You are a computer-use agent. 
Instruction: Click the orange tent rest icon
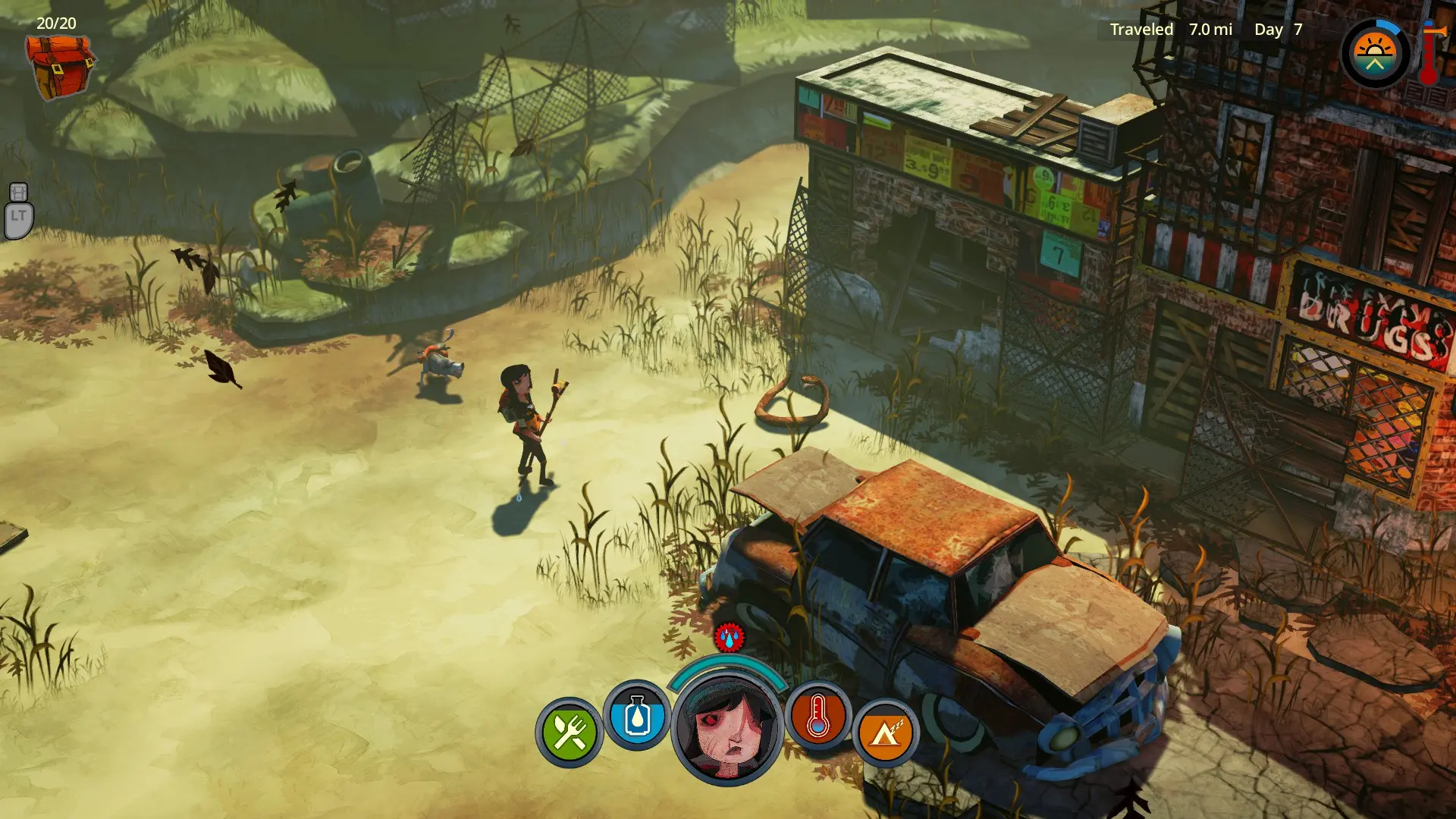click(x=885, y=733)
